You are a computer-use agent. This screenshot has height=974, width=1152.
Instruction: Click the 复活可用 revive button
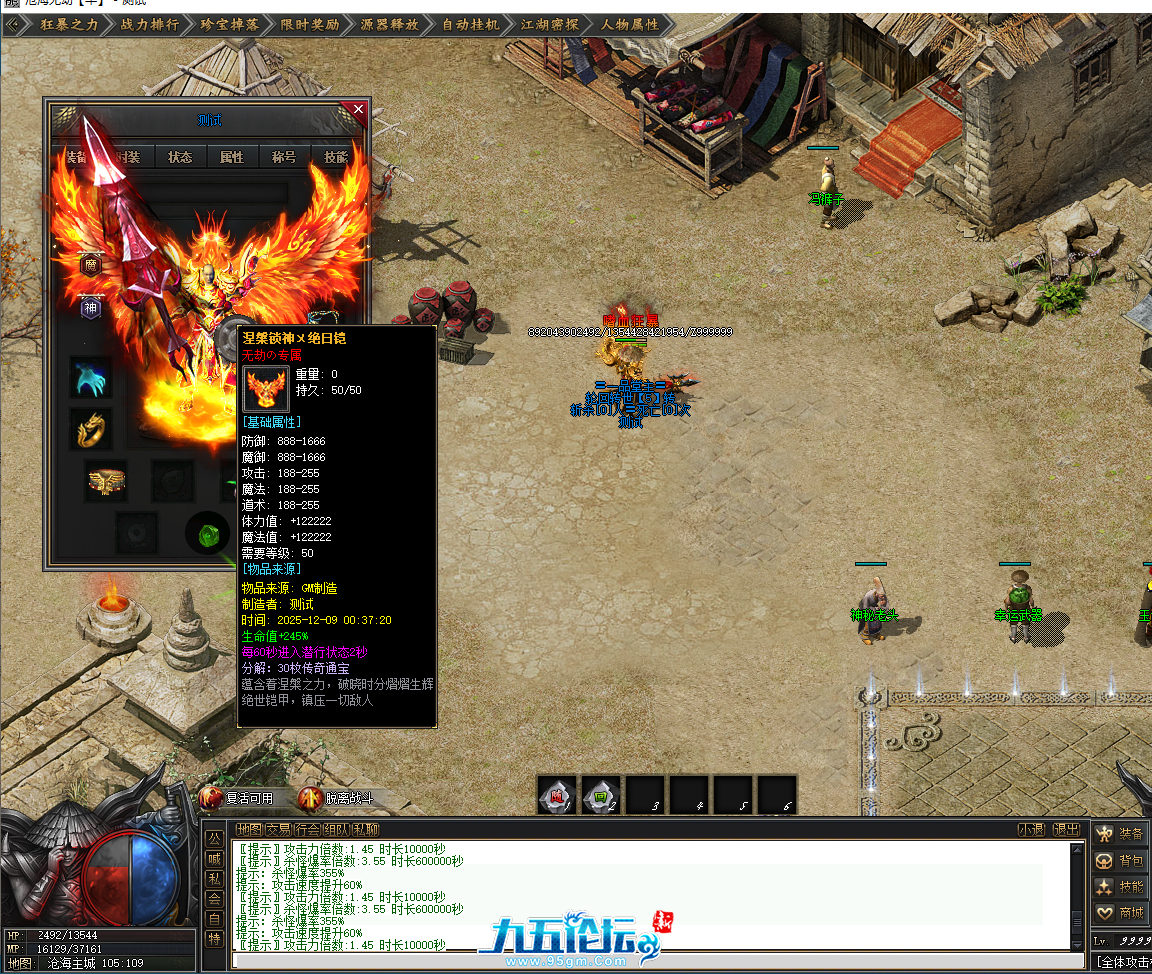coord(238,798)
